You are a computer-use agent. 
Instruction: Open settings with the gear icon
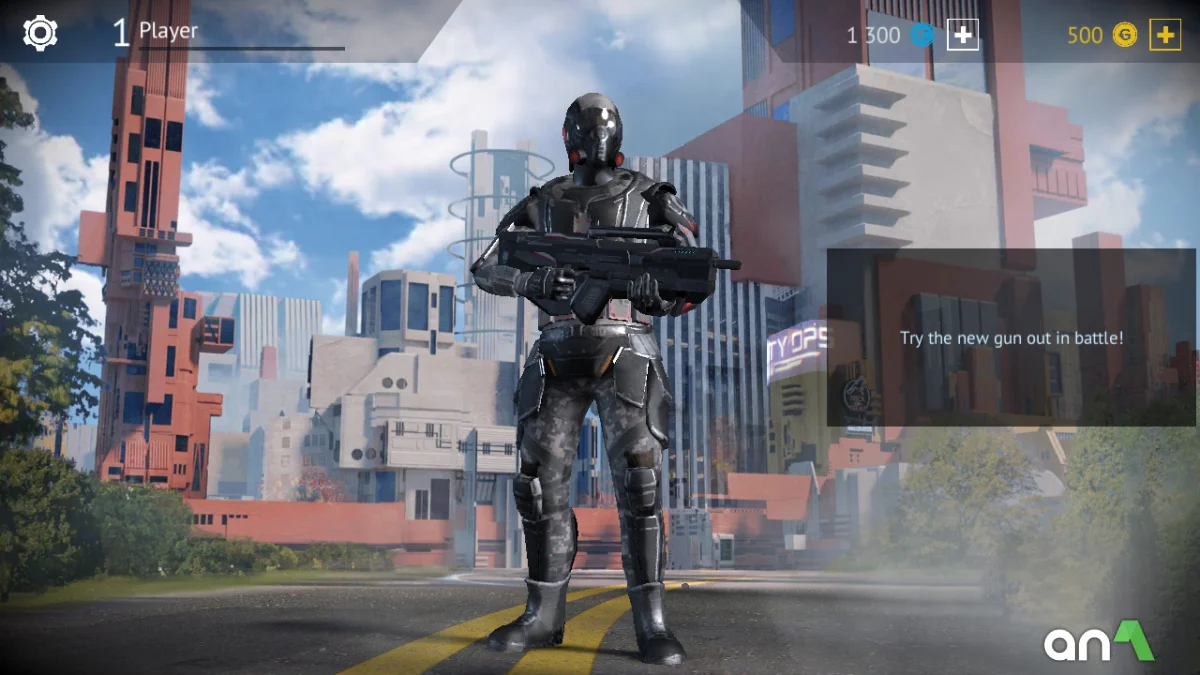(x=40, y=33)
